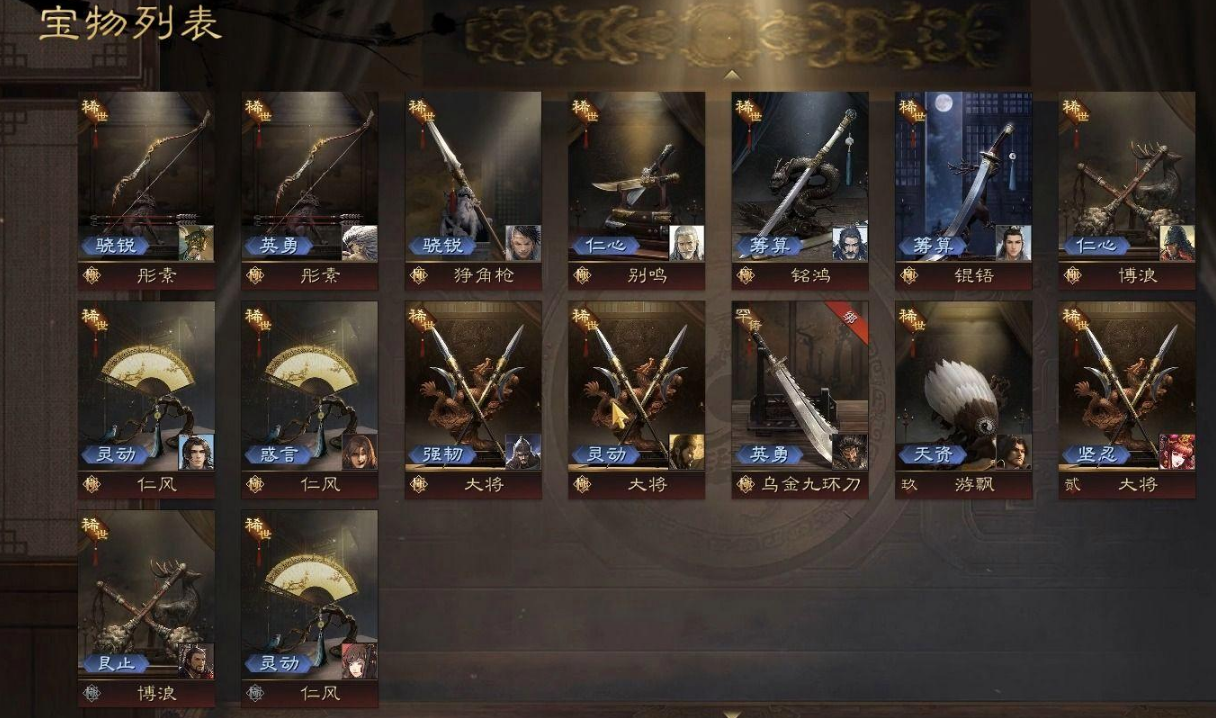Viewport: 1216px width, 718px height.
Task: Select the 彤素 bow card tagged 英勇
Action: [x=309, y=180]
